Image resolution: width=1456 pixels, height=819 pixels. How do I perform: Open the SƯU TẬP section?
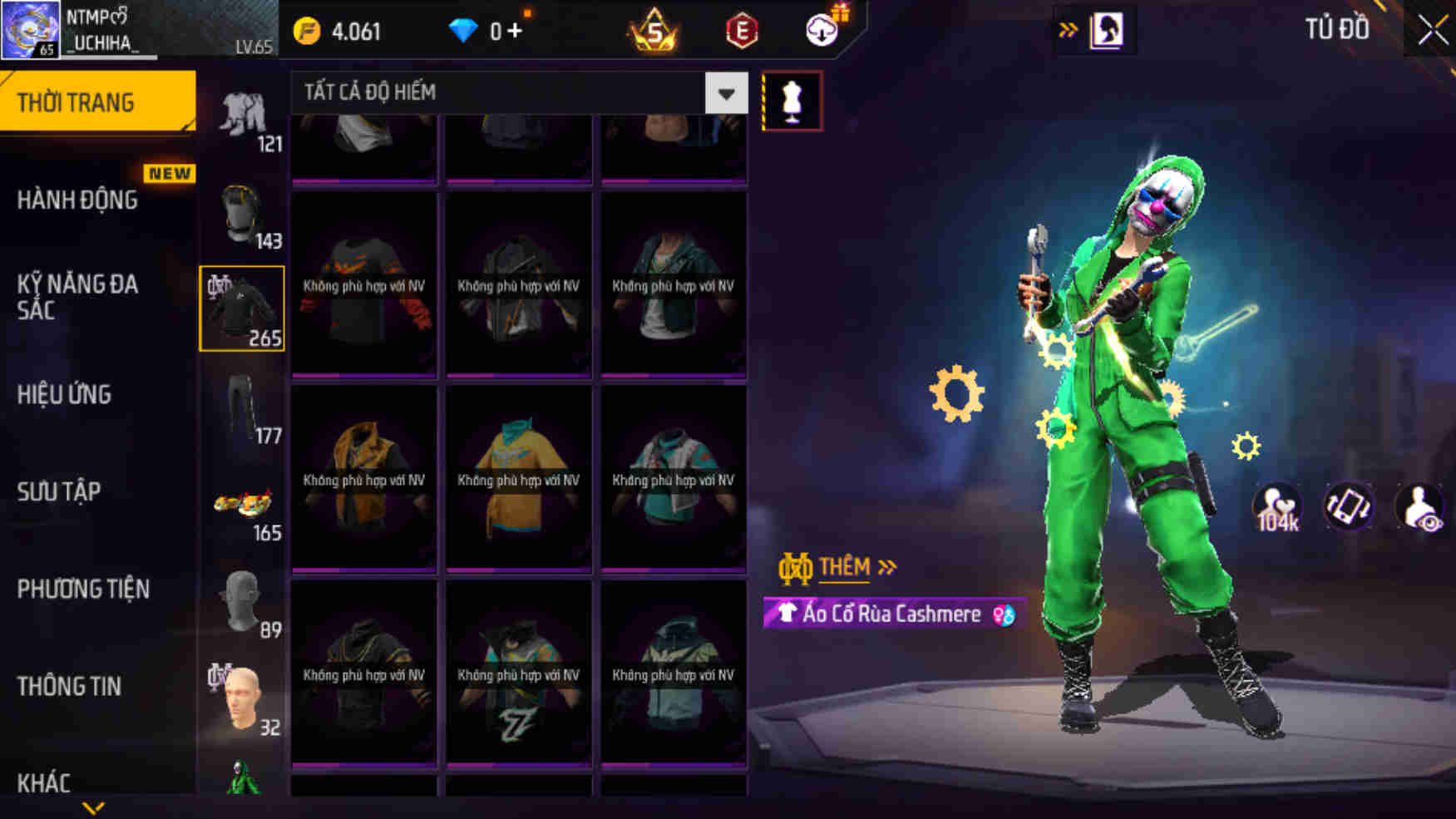click(x=59, y=491)
